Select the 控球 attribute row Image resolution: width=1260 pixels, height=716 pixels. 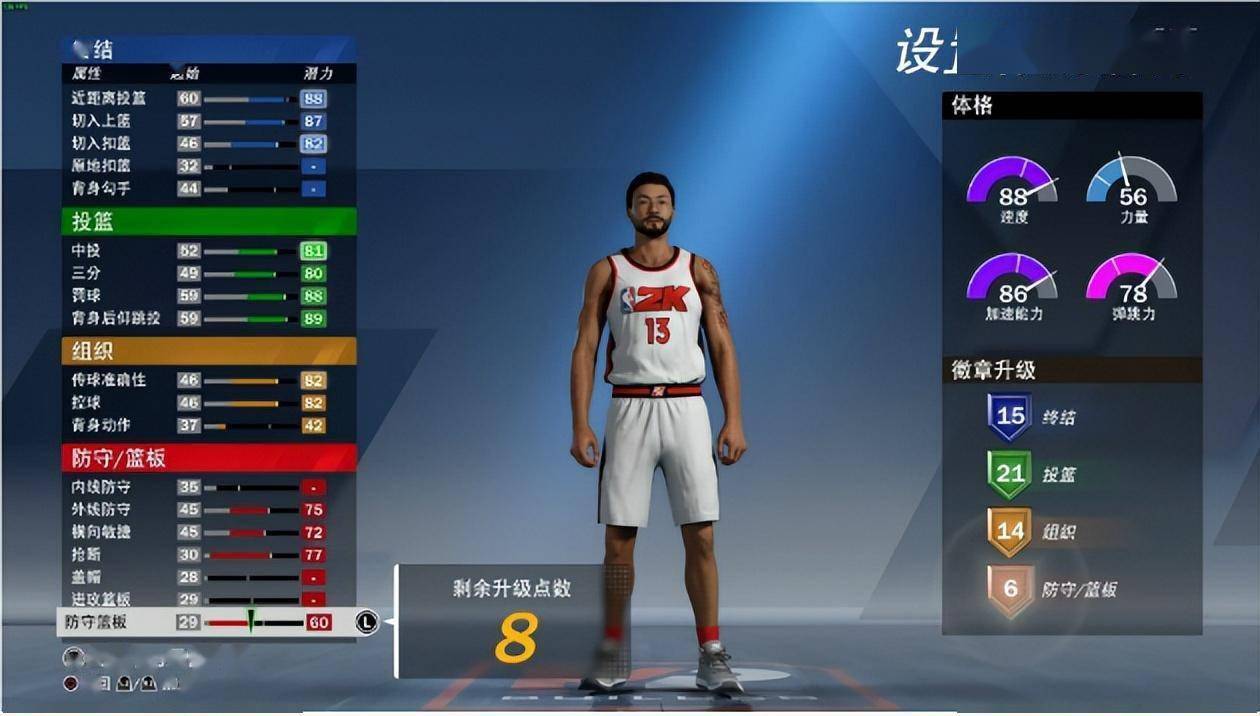[x=200, y=403]
